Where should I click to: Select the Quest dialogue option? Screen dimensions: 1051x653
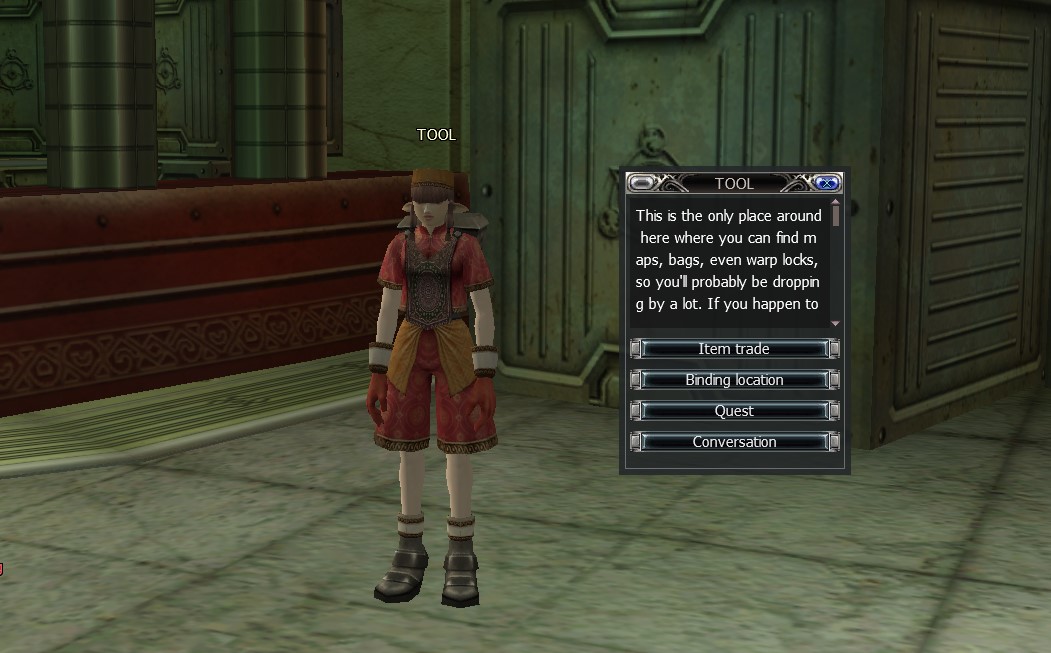pyautogui.click(x=734, y=411)
